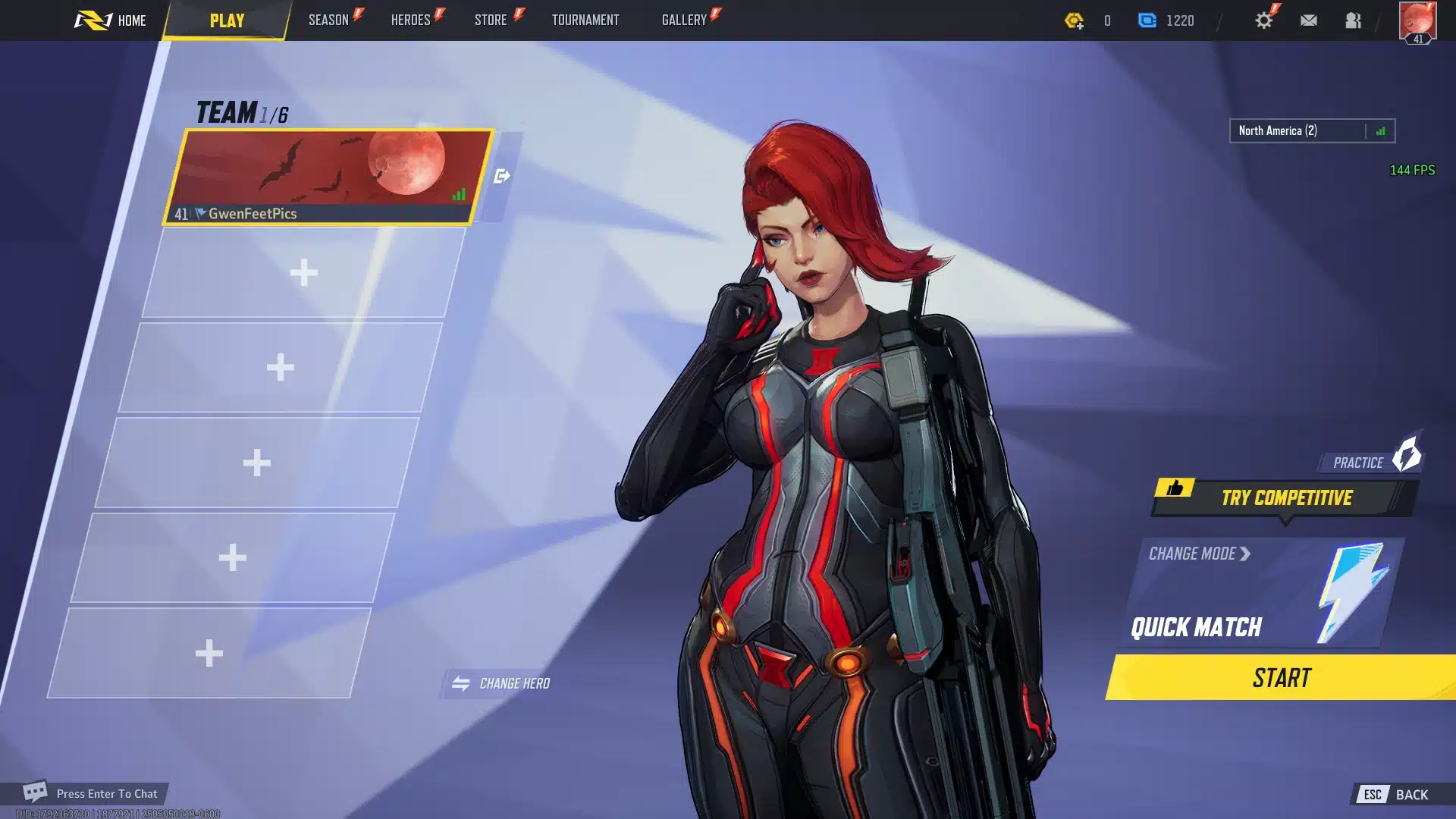The width and height of the screenshot is (1456, 819).
Task: Enter Practice mode
Action: 1370,461
